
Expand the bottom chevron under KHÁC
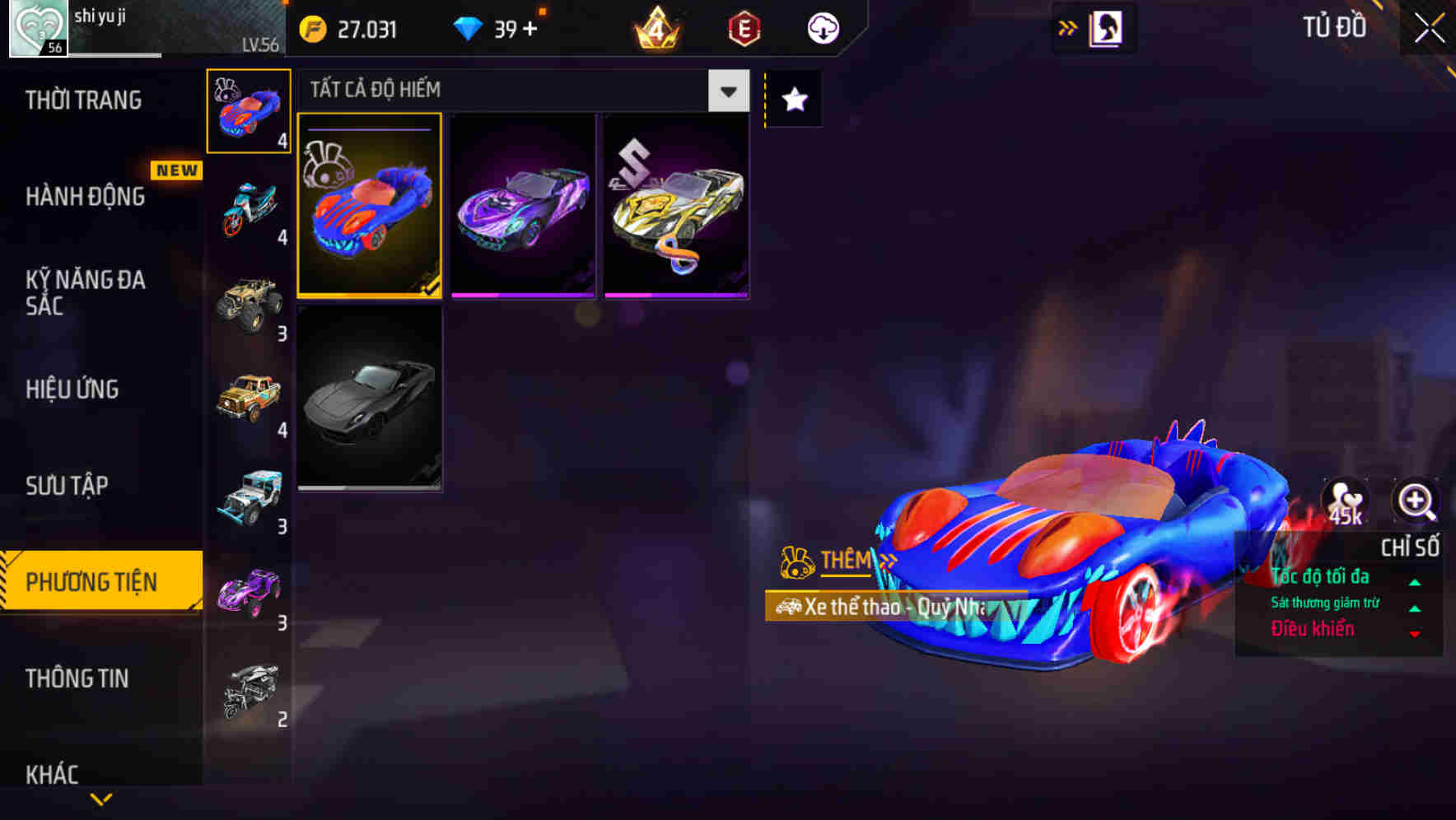pos(101,799)
